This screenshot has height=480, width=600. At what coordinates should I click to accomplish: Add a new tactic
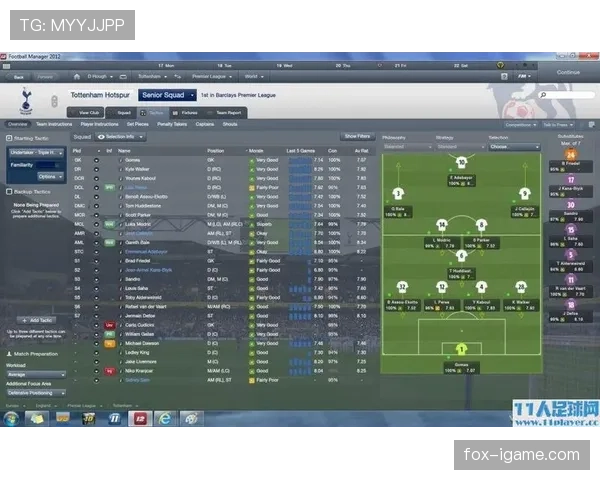point(33,319)
